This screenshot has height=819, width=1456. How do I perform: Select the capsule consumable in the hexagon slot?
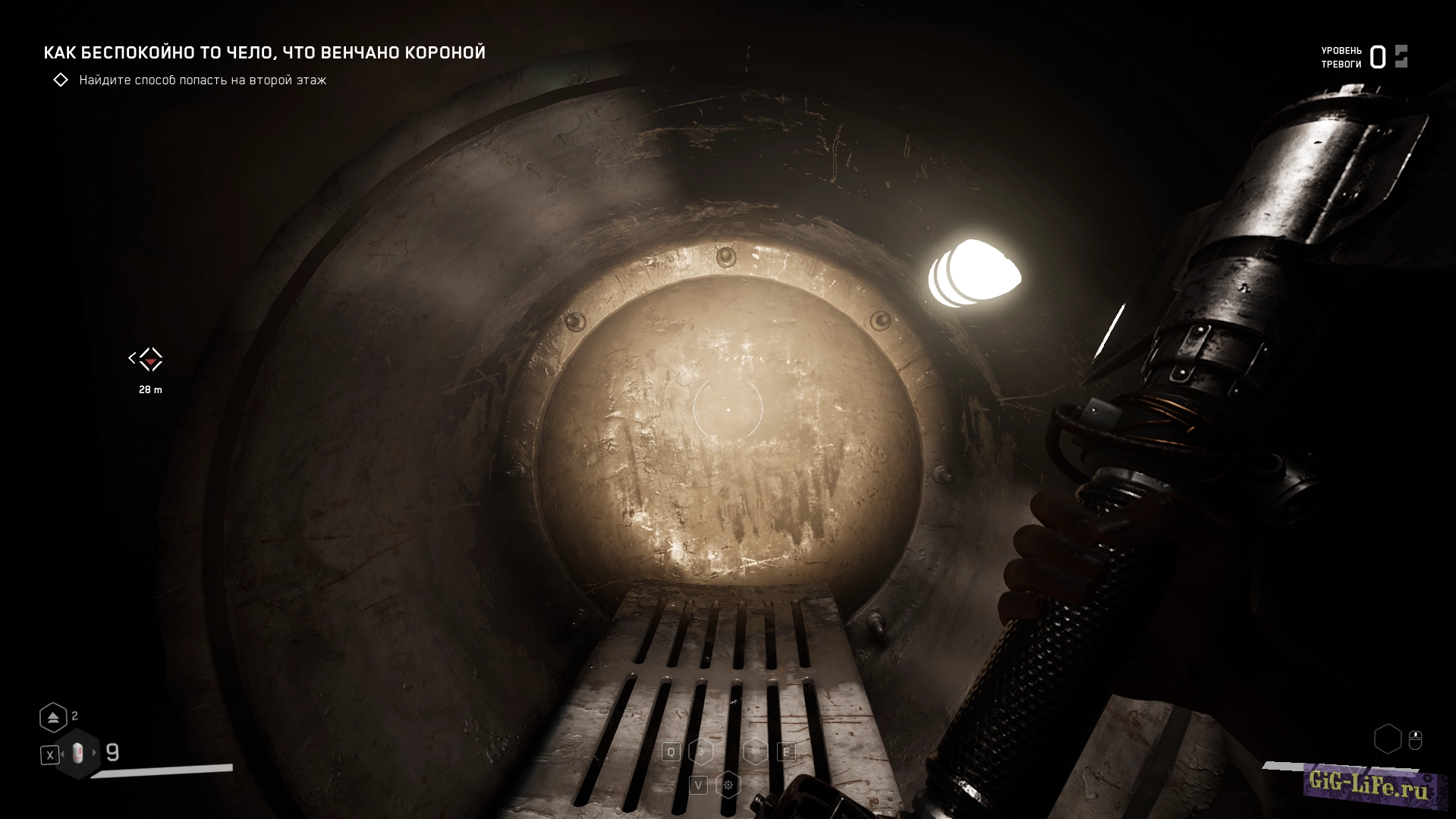click(x=77, y=754)
